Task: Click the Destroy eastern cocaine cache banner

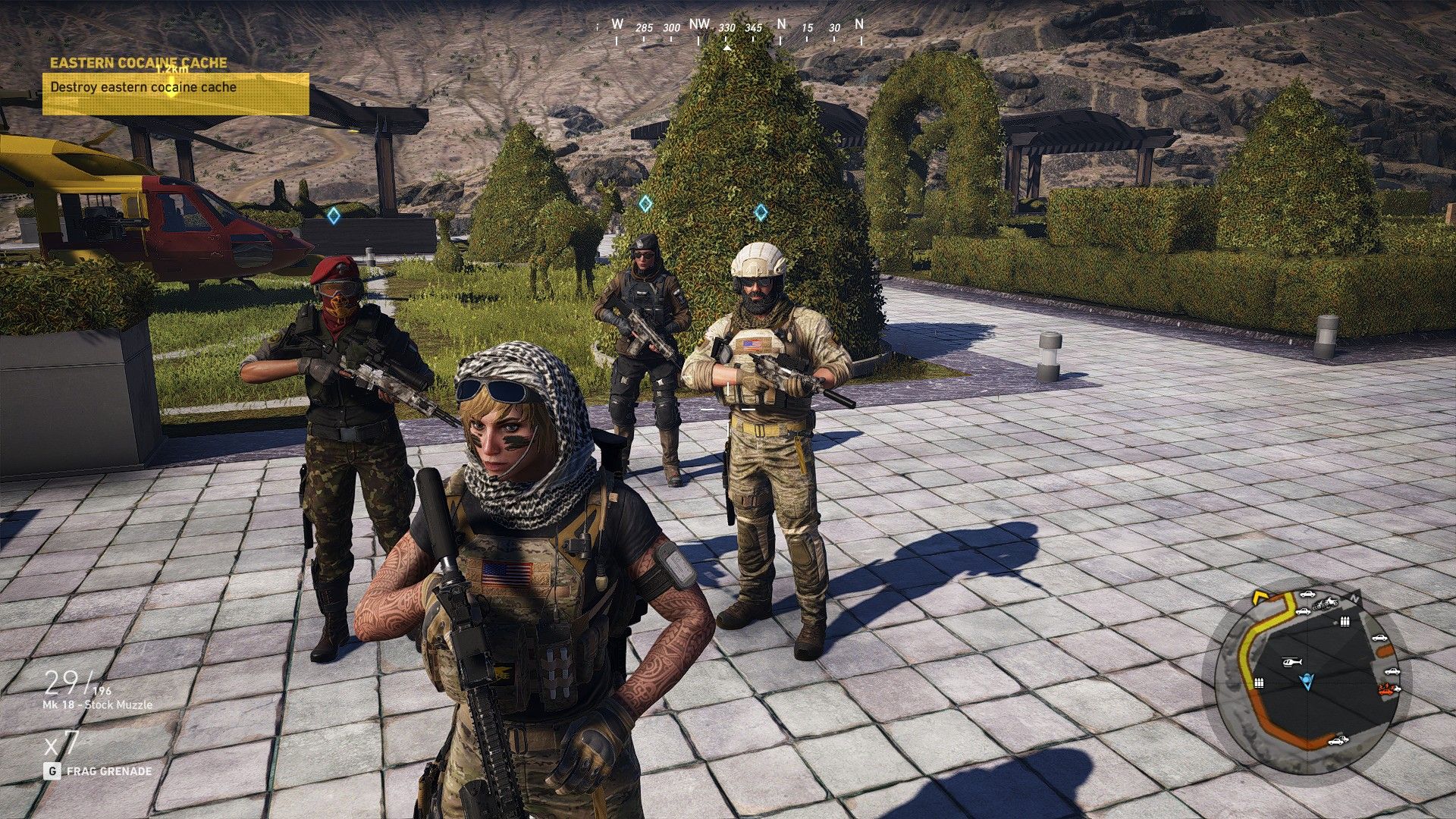Action: 143,88
